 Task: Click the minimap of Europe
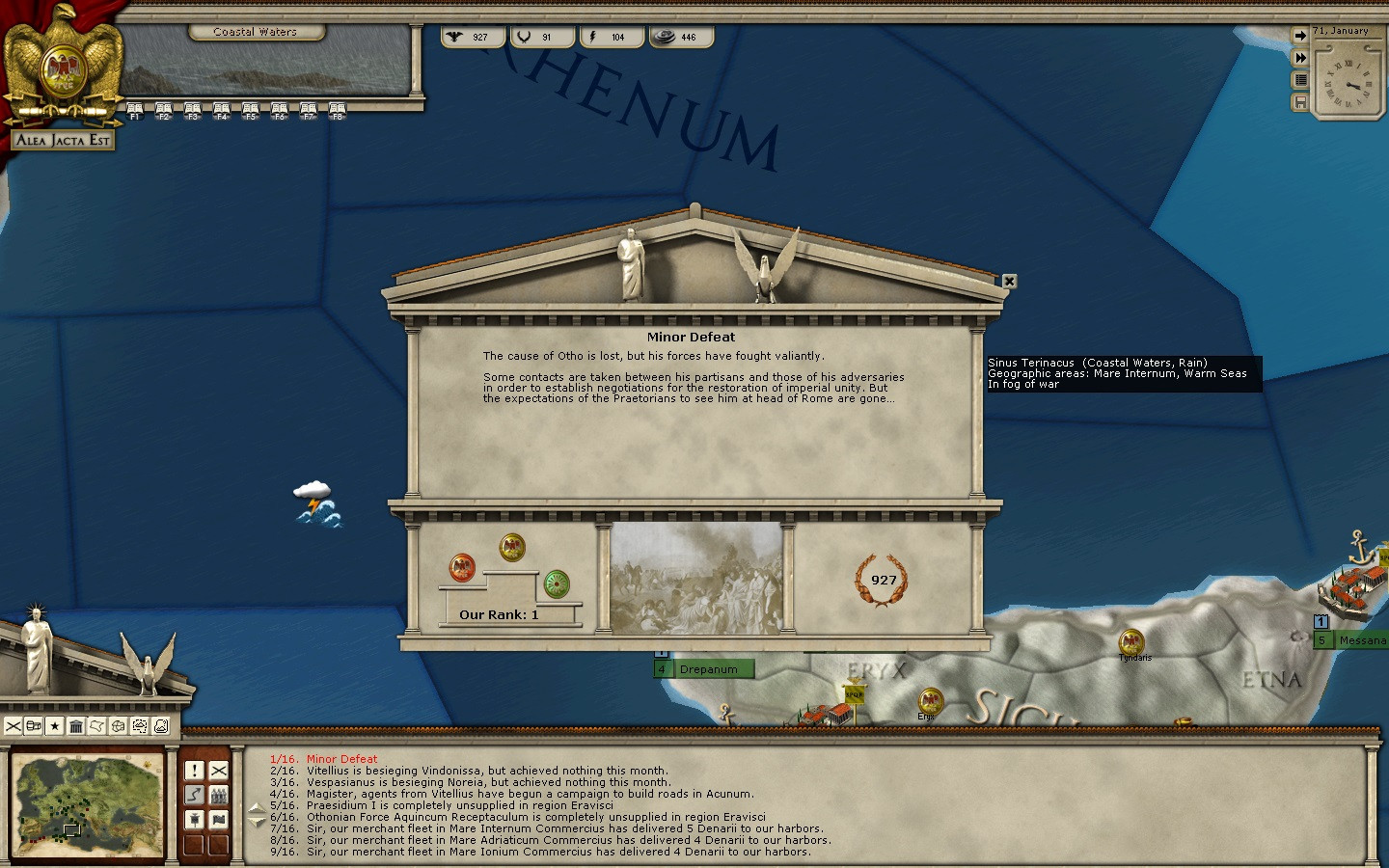87,806
